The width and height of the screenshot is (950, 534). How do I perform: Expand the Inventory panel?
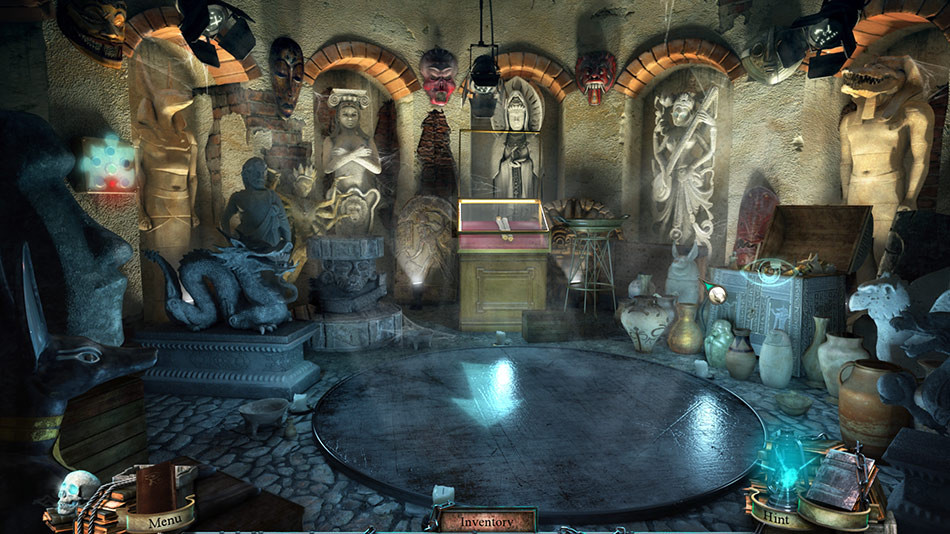point(487,521)
